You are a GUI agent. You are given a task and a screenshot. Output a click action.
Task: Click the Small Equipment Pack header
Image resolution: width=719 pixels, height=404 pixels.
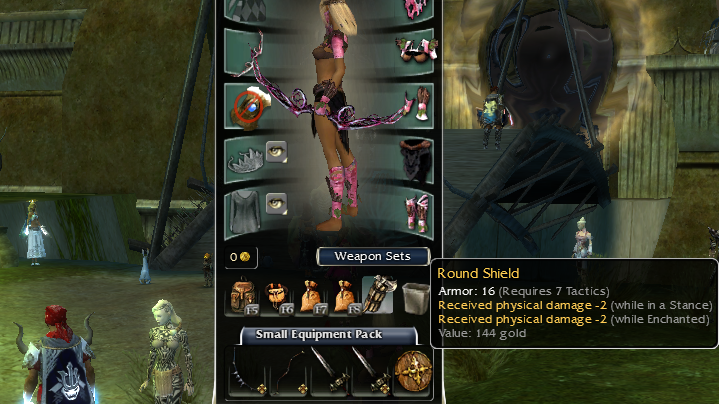325,334
